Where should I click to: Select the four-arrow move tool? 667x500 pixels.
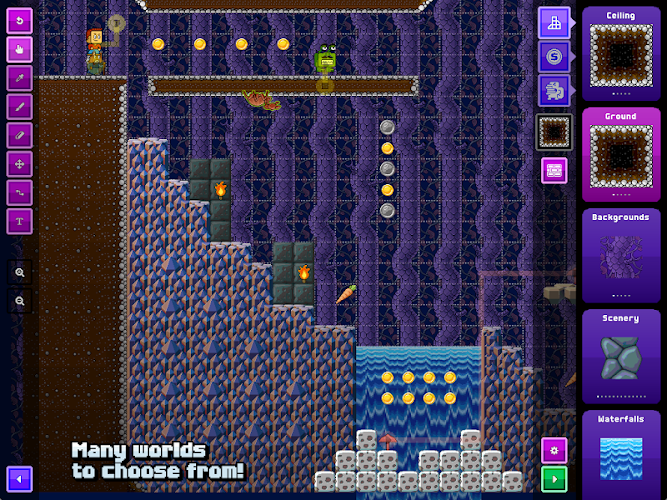(x=20, y=163)
